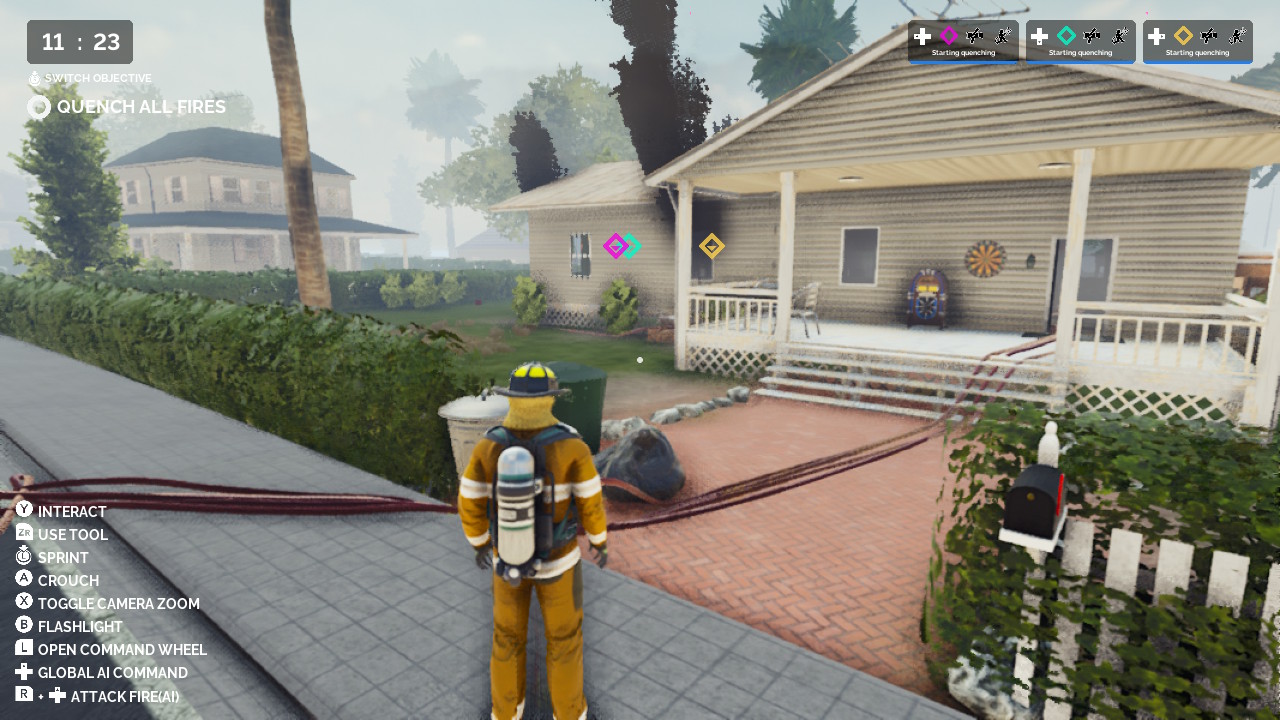Screen dimensions: 1280x720
Task: Click the teal diamond icon in the second squad panel
Action: 1066,36
